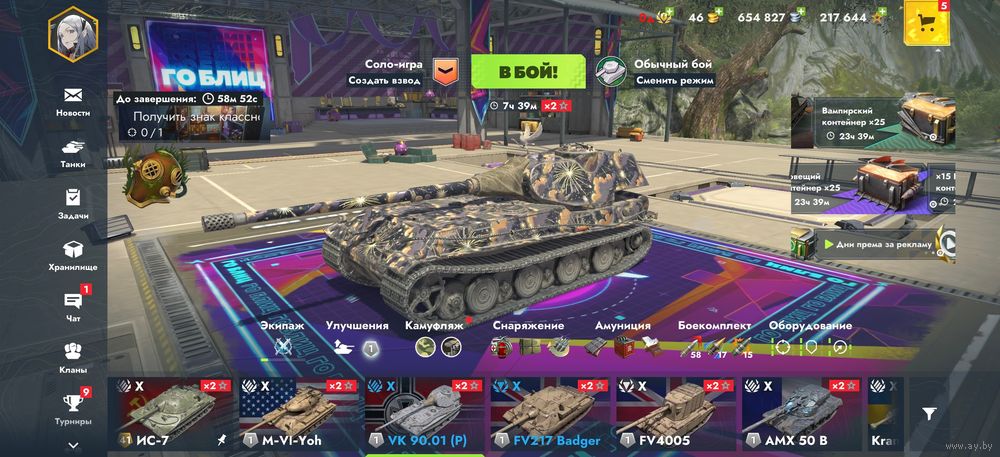Open the tank carousel filter
Screen dimensions: 1000x457
(x=929, y=413)
